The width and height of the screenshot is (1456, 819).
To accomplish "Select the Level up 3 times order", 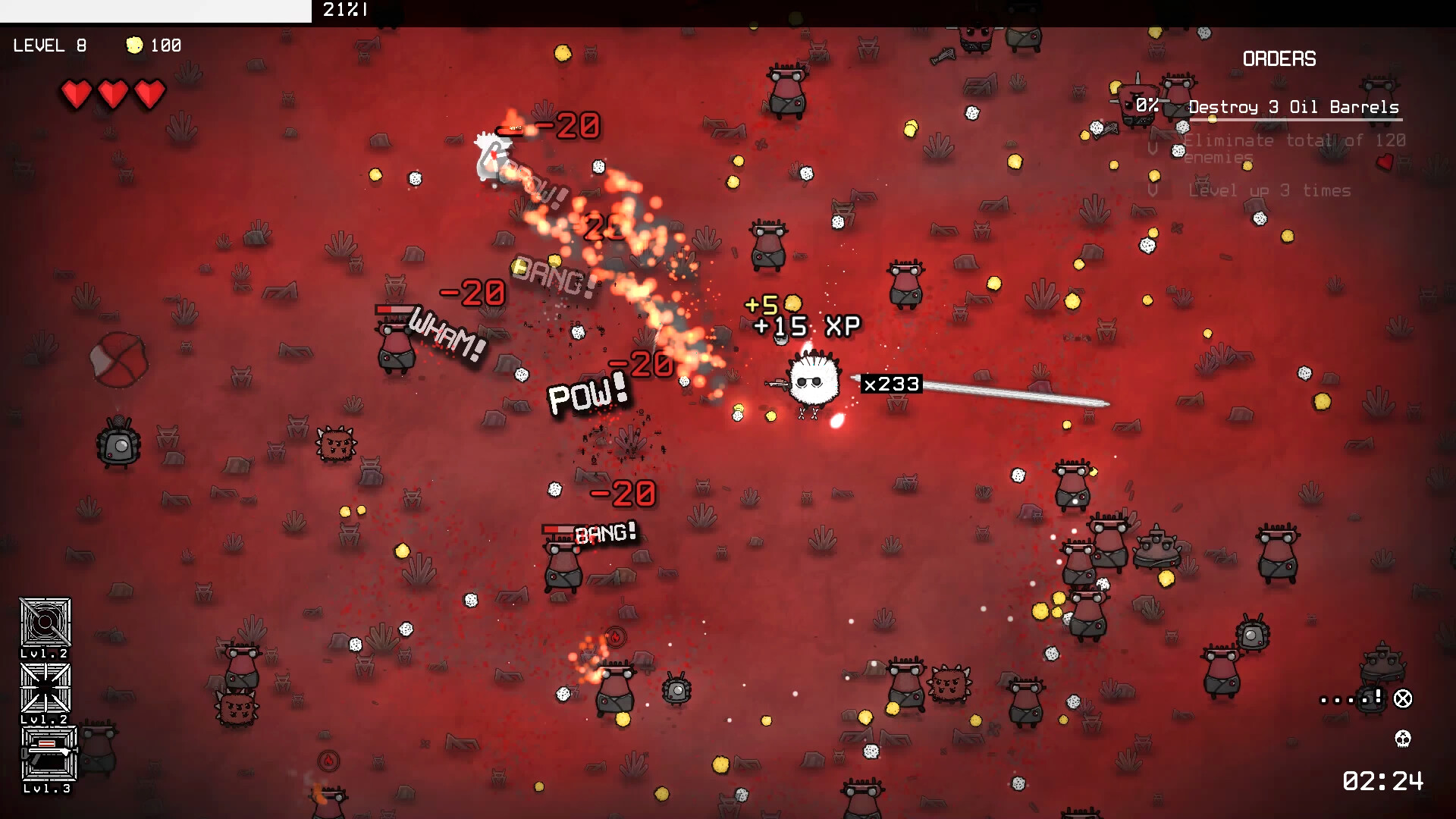I will pos(1269,191).
